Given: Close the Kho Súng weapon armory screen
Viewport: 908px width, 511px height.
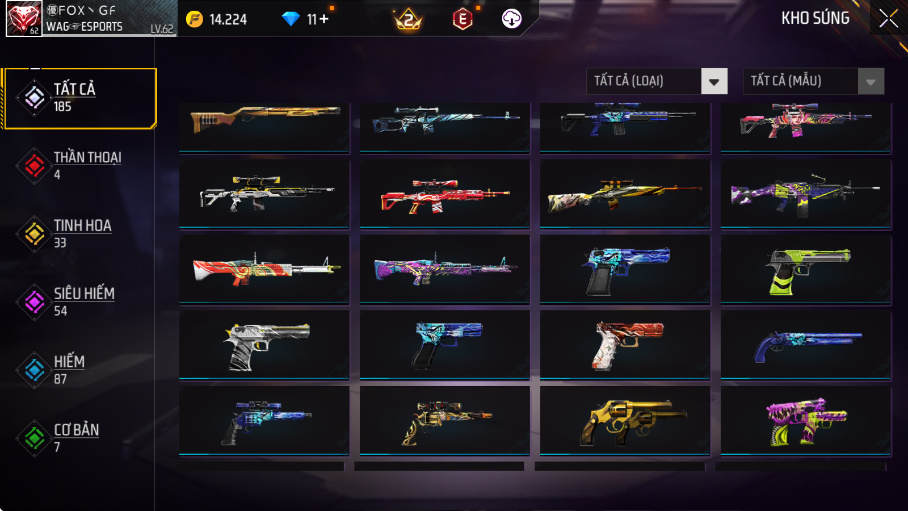Looking at the screenshot, I should tap(888, 18).
